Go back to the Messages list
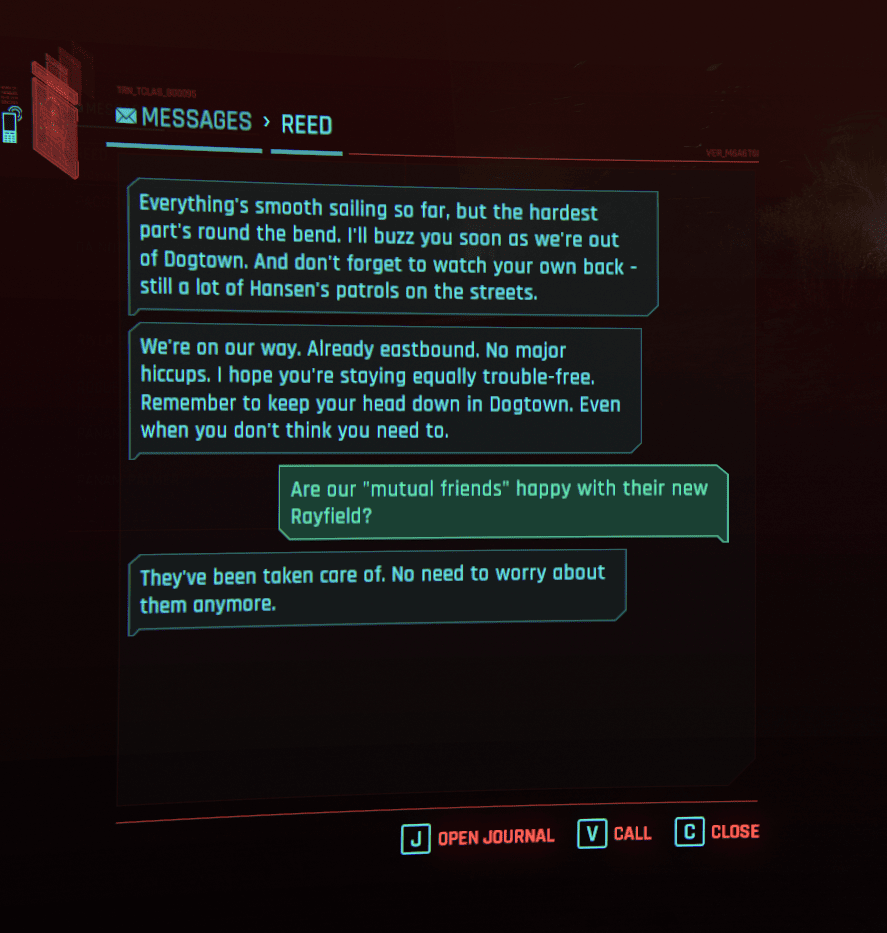Image resolution: width=887 pixels, height=933 pixels. tap(185, 120)
